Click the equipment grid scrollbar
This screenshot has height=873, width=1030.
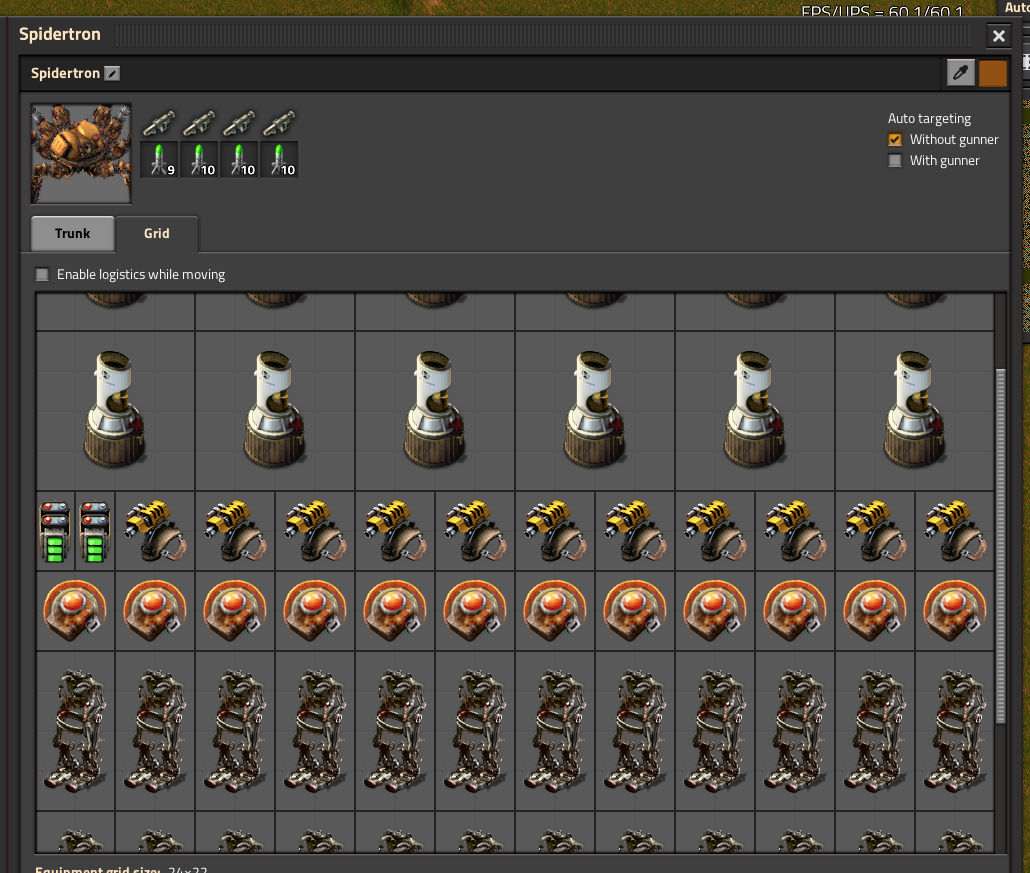coord(1001,545)
